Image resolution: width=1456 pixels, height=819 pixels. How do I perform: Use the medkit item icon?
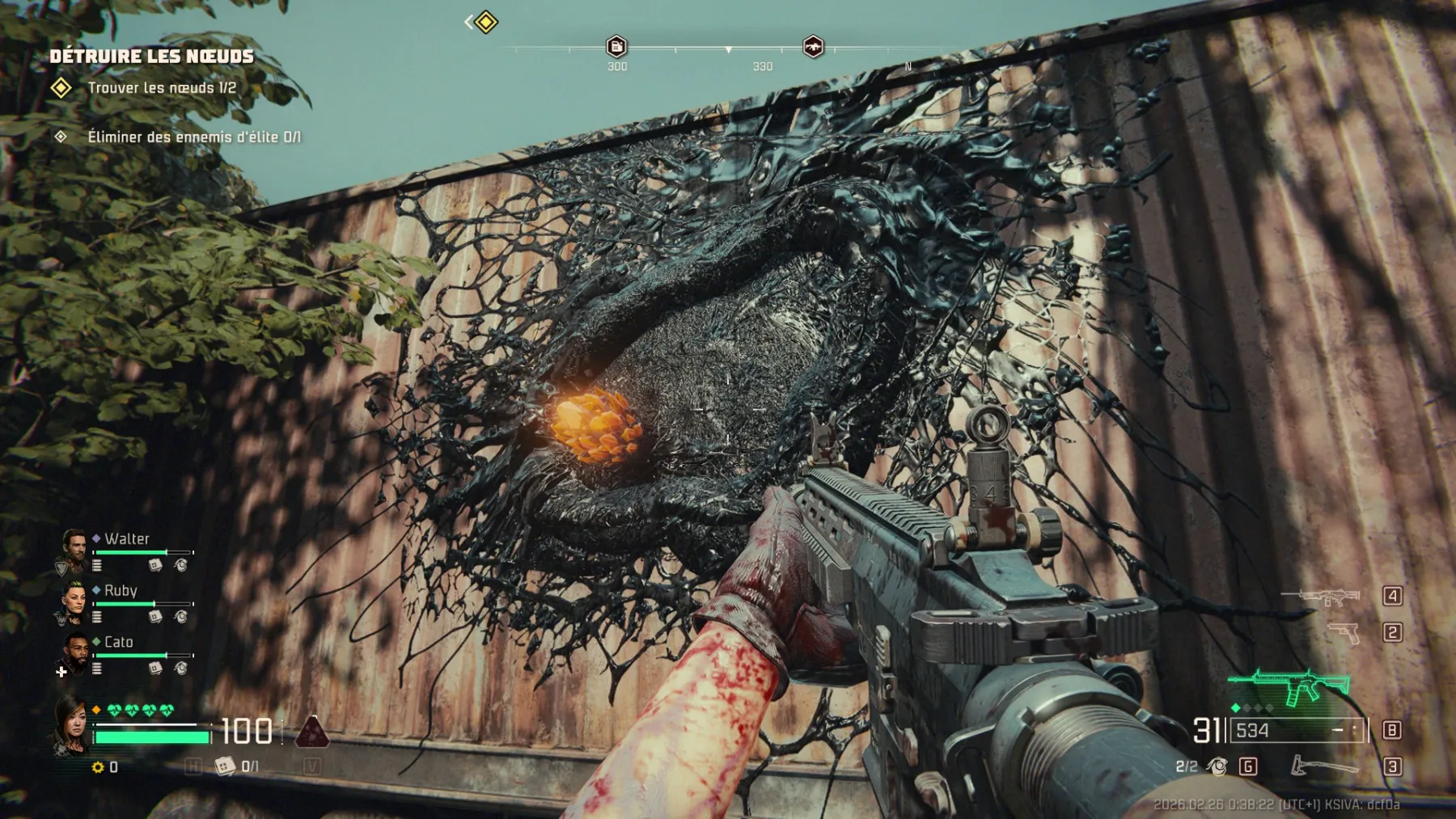tap(225, 766)
